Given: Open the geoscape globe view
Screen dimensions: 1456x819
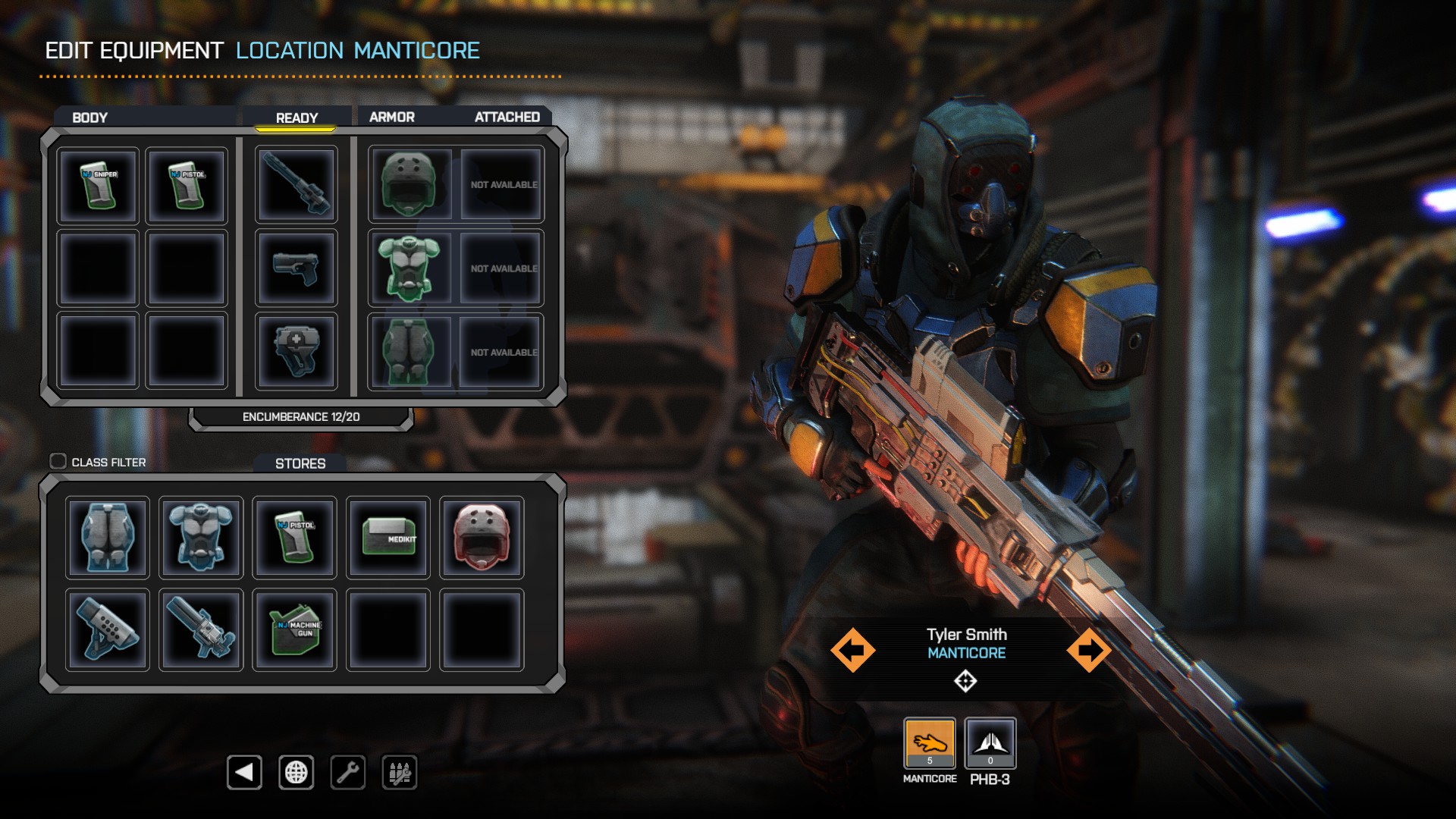Looking at the screenshot, I should 296,773.
